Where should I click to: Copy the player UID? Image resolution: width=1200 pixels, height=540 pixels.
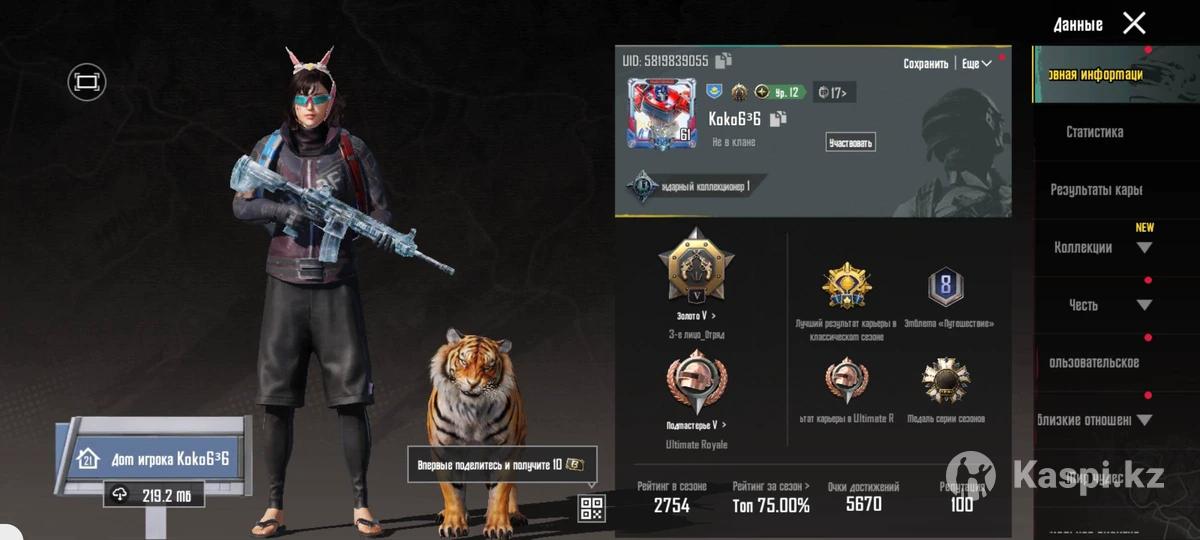(724, 61)
